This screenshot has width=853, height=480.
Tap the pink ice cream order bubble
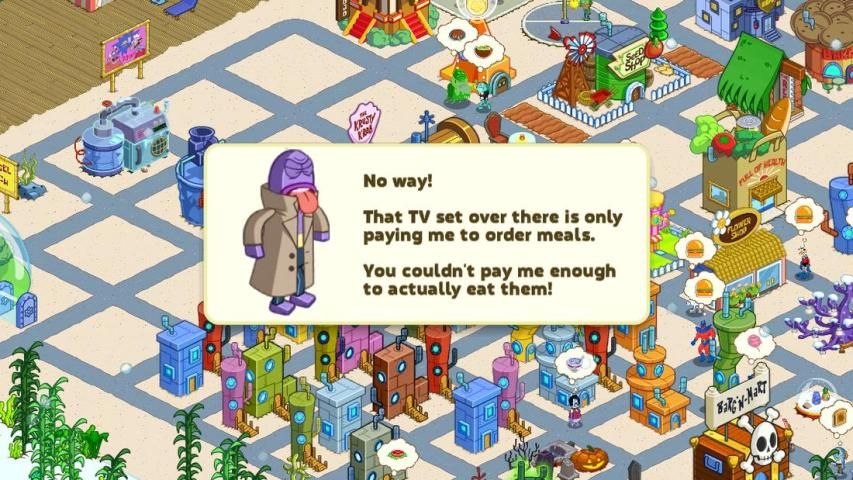coord(751,342)
